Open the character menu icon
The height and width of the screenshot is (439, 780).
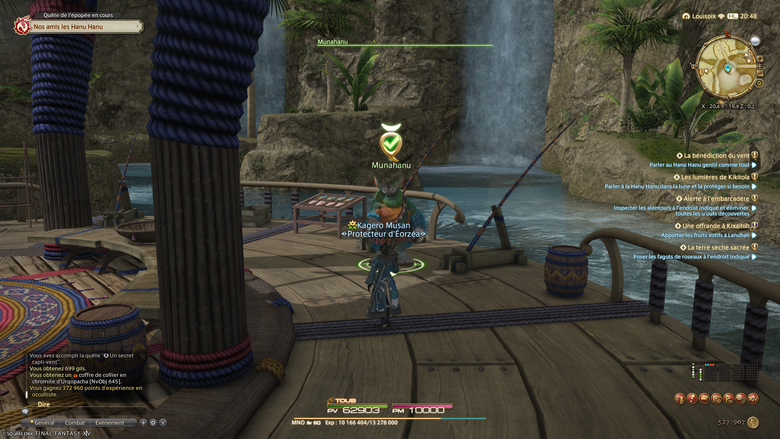[x=680, y=398]
